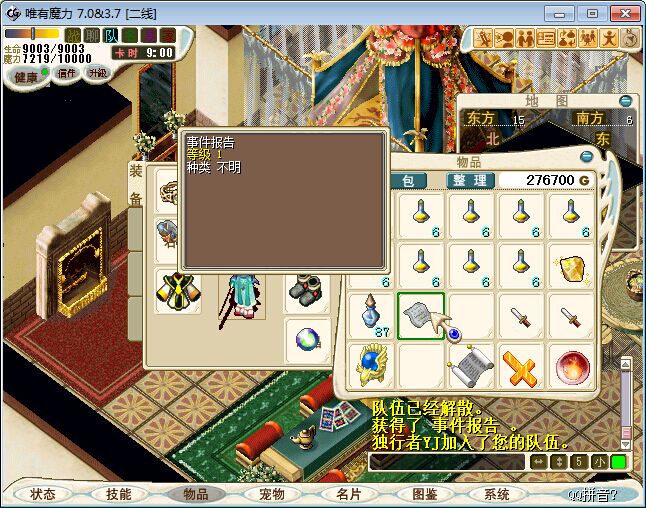Select the blue gem winged emblem item
The width and height of the screenshot is (646, 508).
tap(371, 367)
